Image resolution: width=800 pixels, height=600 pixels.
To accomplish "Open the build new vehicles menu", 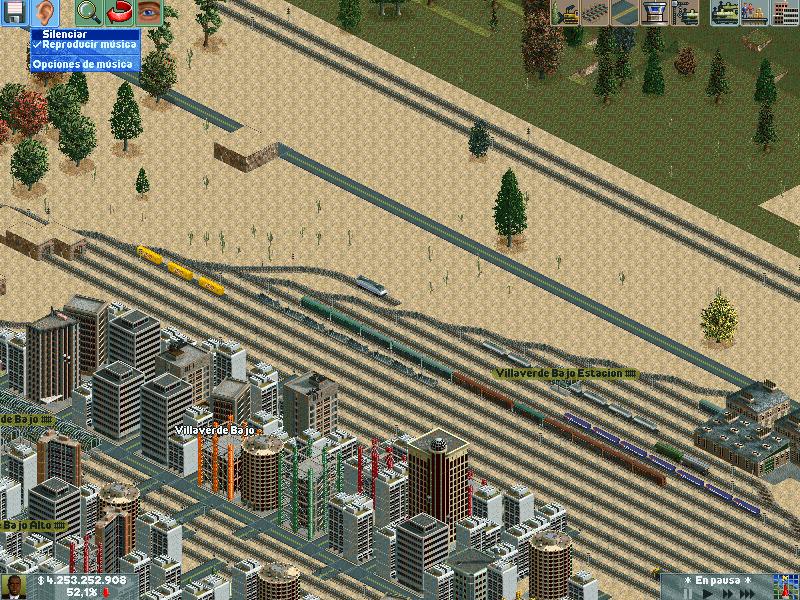I will click(x=685, y=13).
